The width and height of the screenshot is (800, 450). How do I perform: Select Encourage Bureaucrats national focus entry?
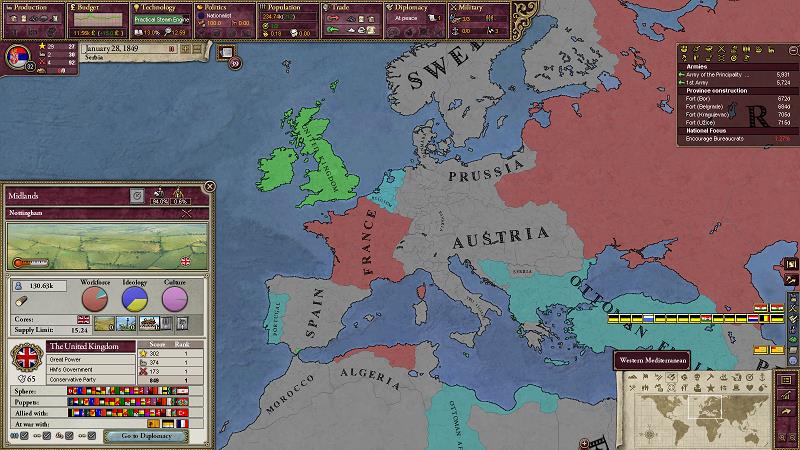[x=723, y=138]
